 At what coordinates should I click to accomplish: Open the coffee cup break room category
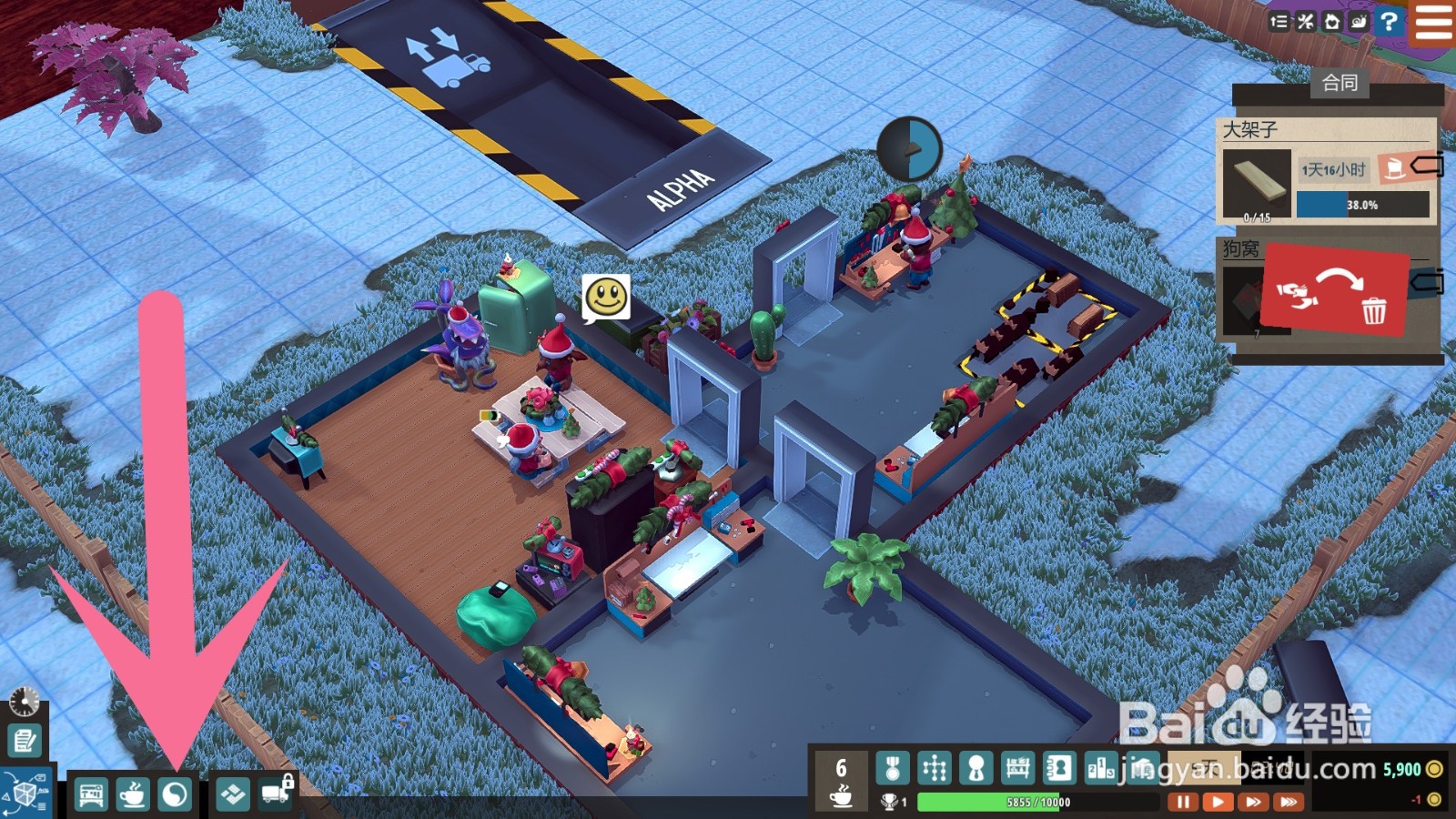click(133, 795)
